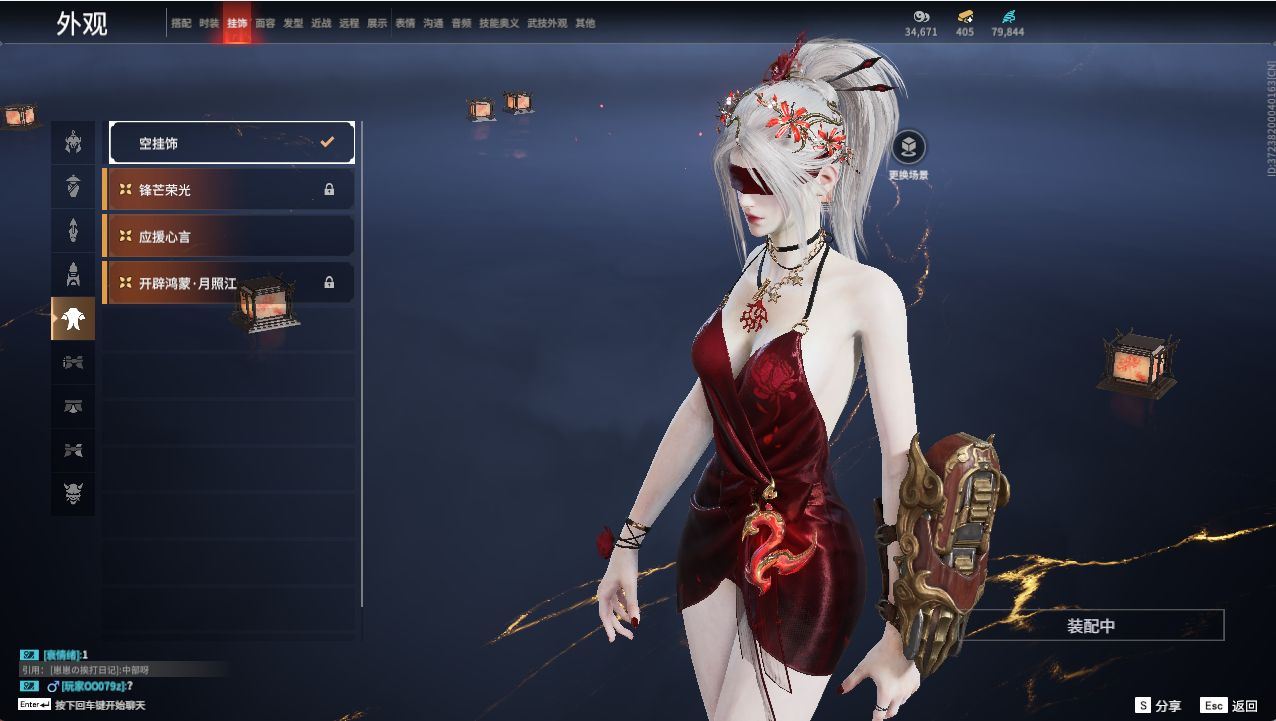Click the 更换场景 change scene button
The image size is (1276, 721).
click(x=908, y=149)
